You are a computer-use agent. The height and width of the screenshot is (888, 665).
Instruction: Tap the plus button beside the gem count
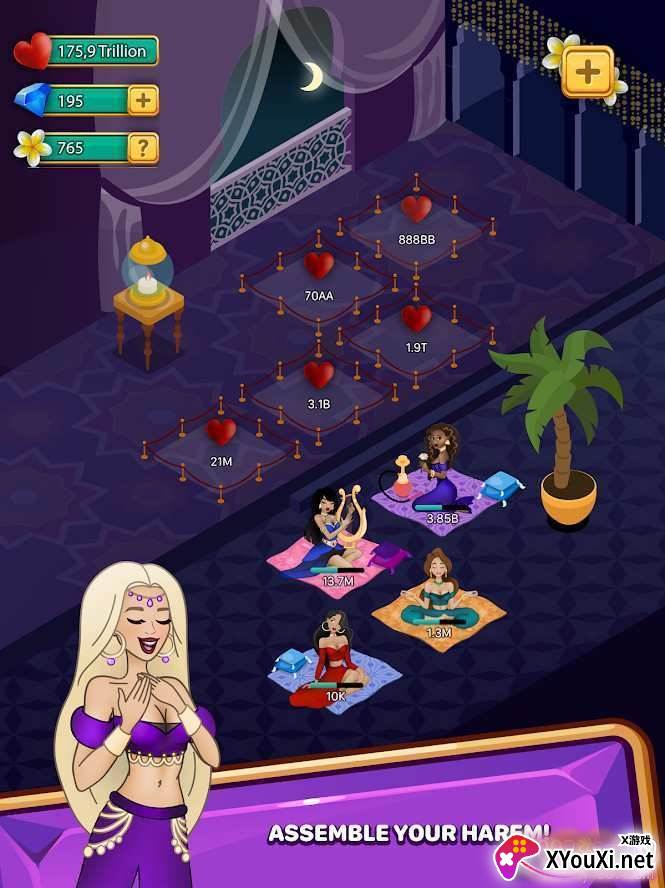(144, 100)
